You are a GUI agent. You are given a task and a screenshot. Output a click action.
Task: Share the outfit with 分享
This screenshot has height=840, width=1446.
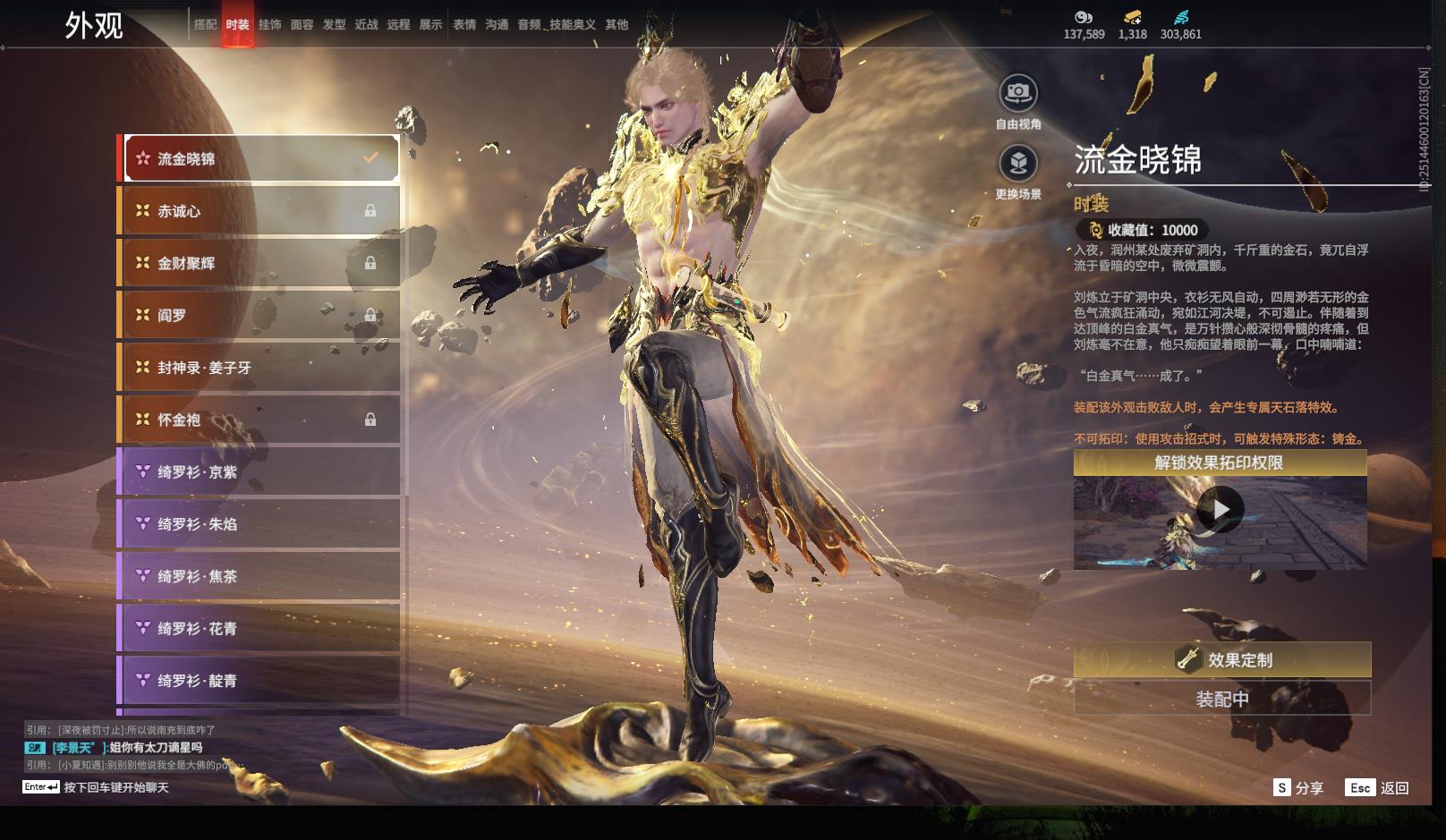point(1298,788)
